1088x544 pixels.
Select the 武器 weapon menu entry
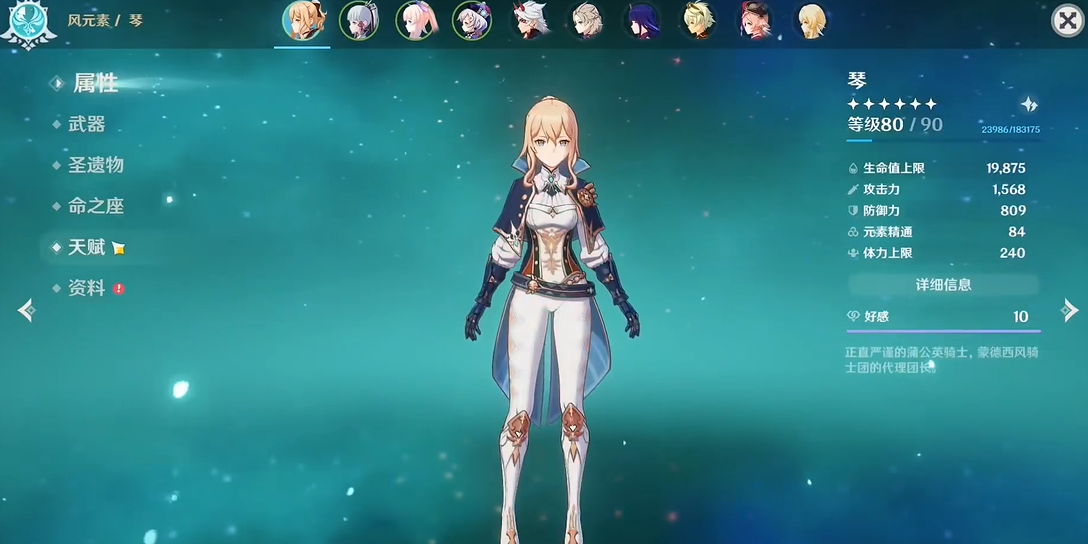pyautogui.click(x=87, y=125)
